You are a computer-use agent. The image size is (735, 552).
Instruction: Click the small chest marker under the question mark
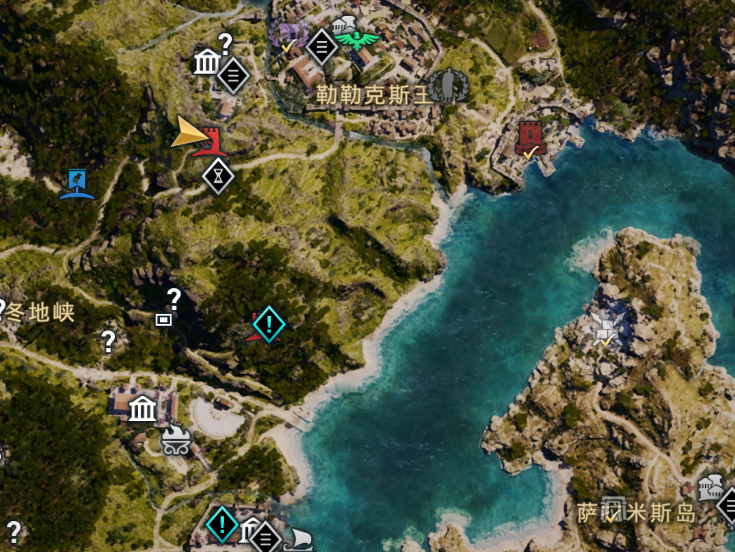tap(163, 320)
